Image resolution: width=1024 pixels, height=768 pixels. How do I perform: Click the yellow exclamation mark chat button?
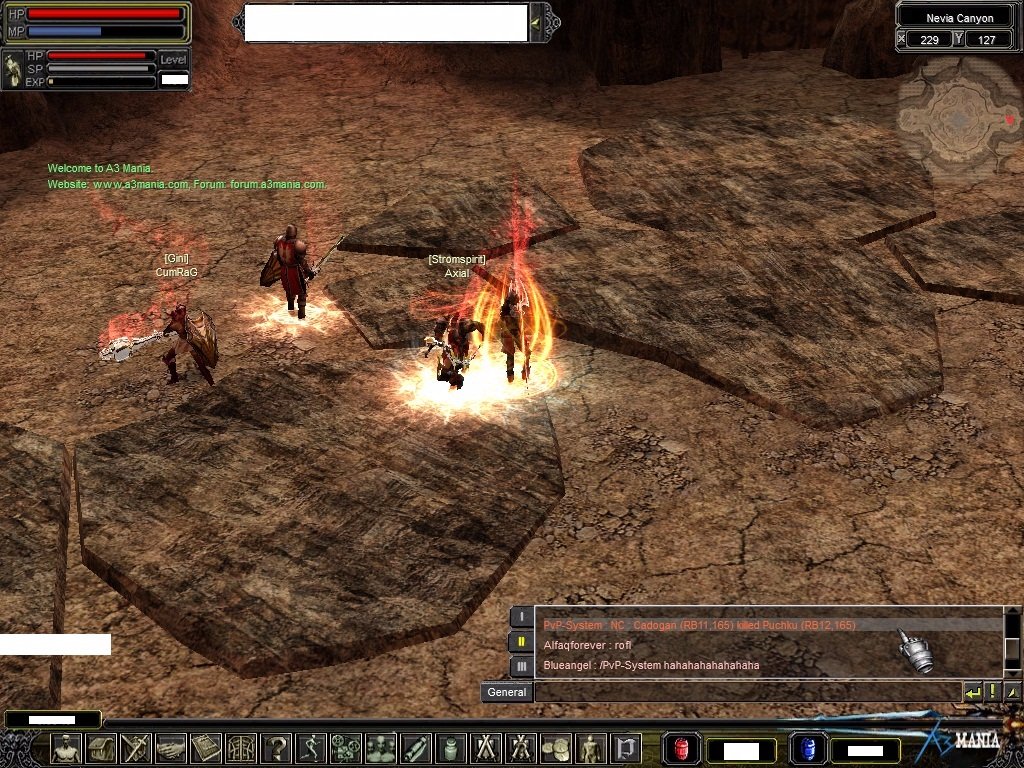point(993,692)
